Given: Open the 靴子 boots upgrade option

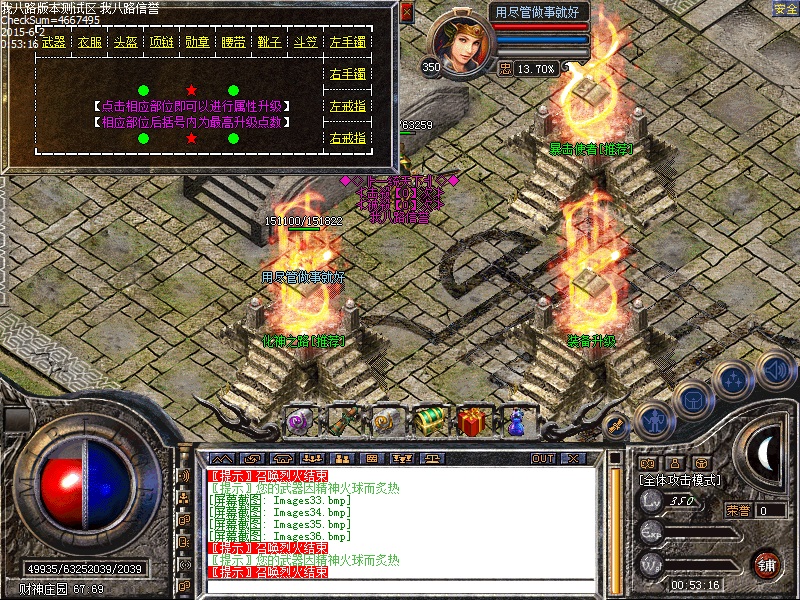Looking at the screenshot, I should coord(269,43).
